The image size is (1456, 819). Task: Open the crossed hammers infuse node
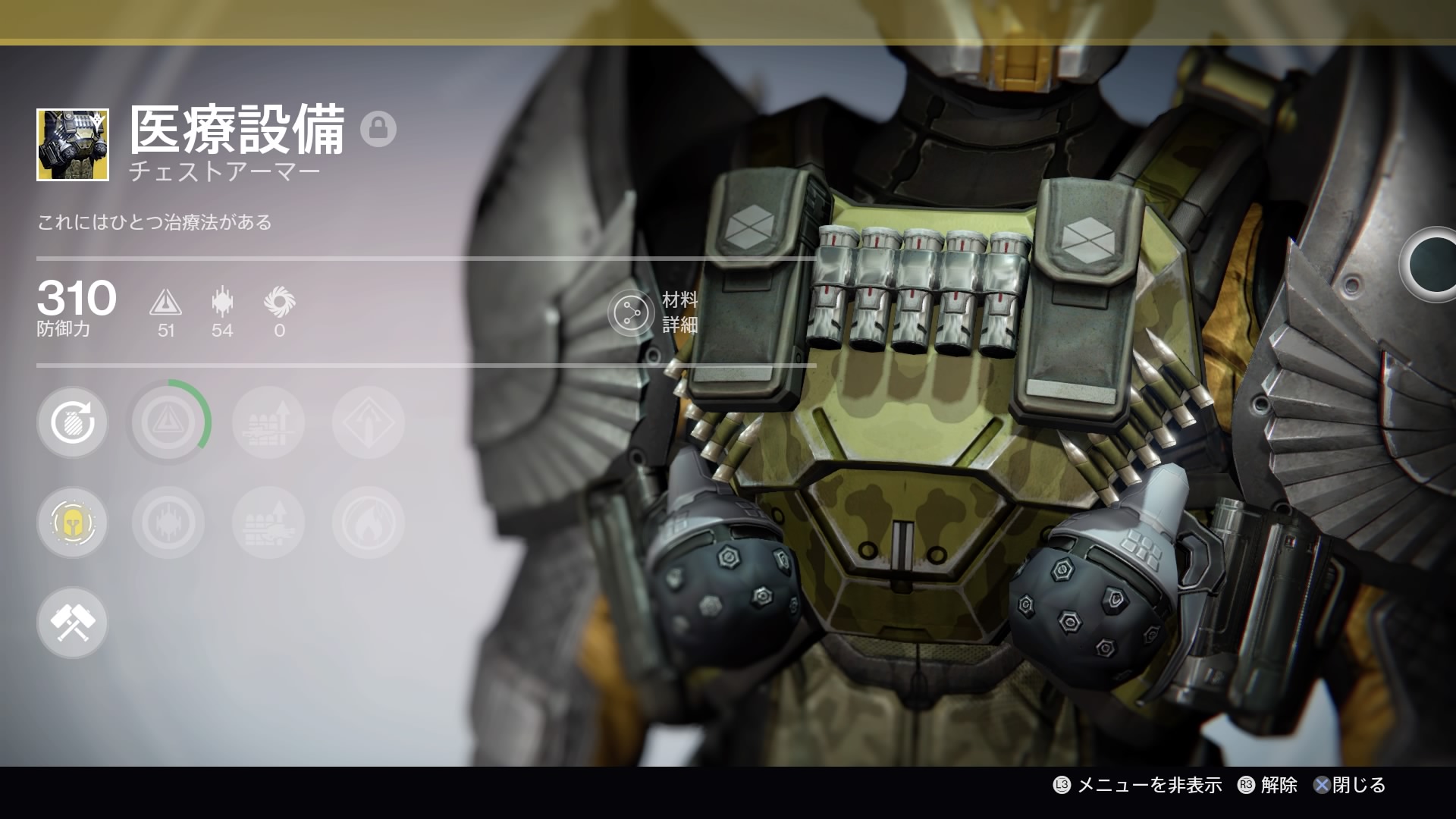pos(73,623)
